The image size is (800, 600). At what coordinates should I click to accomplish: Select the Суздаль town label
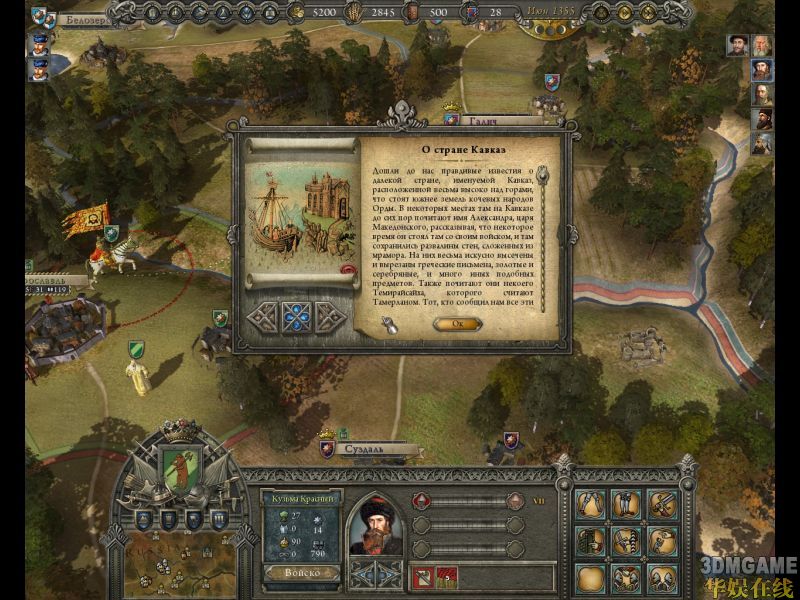366,449
